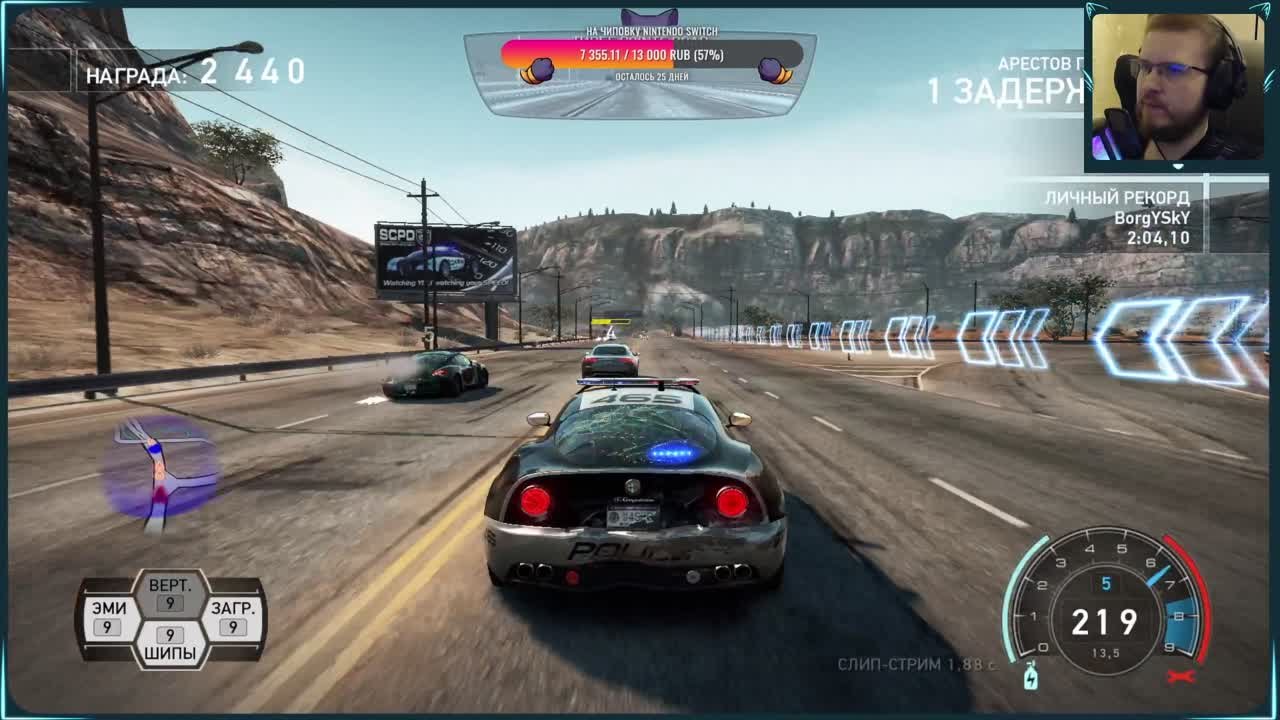The height and width of the screenshot is (720, 1280).
Task: Deploy a roadblock via ЗАГР. slot
Action: click(x=232, y=617)
